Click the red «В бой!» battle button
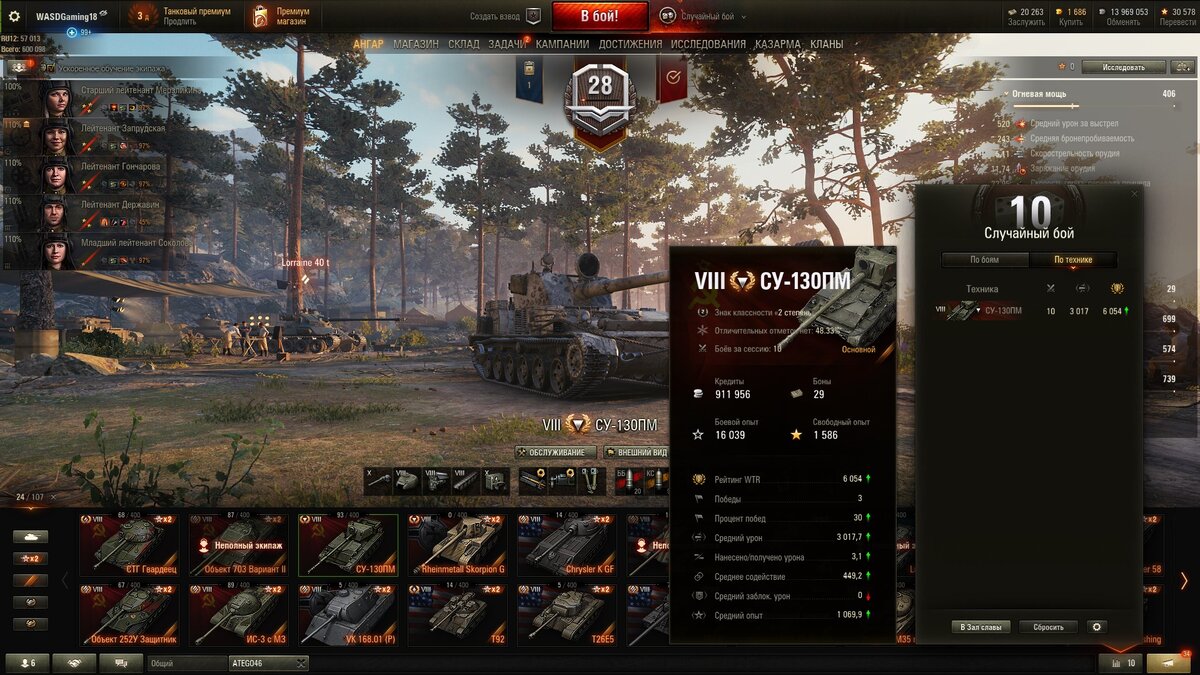This screenshot has height=675, width=1200. [600, 16]
